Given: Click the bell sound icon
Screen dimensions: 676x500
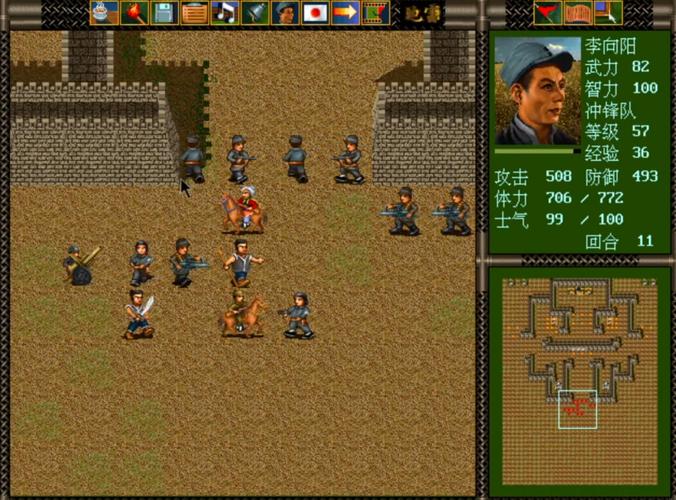Looking at the screenshot, I should [256, 13].
